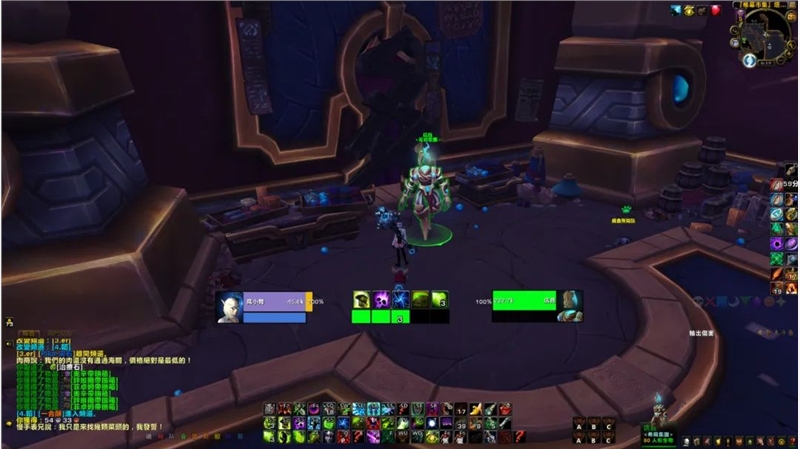Select the target's portrait frame
800x449 pixels.
[x=570, y=304]
